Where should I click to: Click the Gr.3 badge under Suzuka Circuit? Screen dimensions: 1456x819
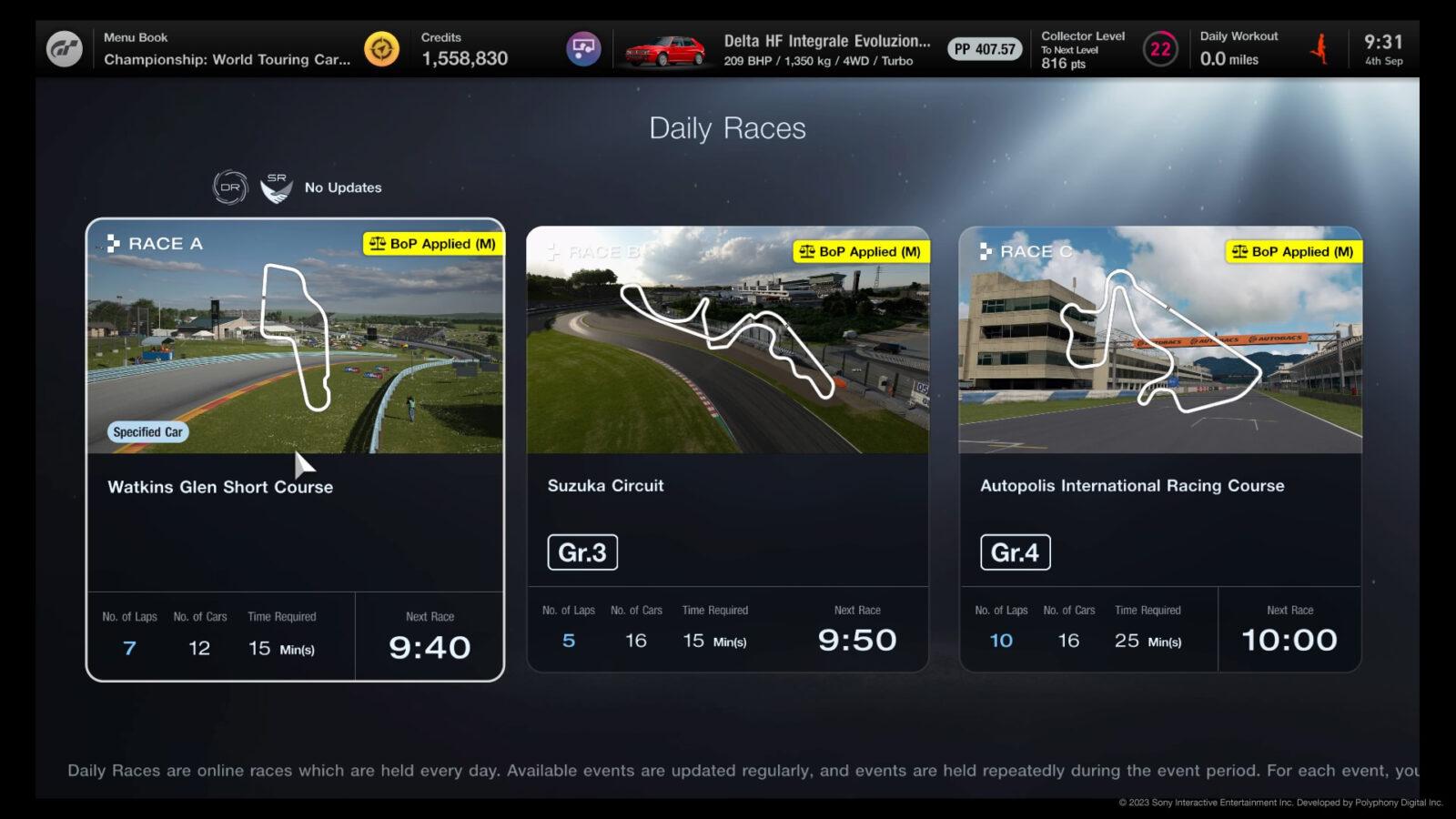click(583, 551)
